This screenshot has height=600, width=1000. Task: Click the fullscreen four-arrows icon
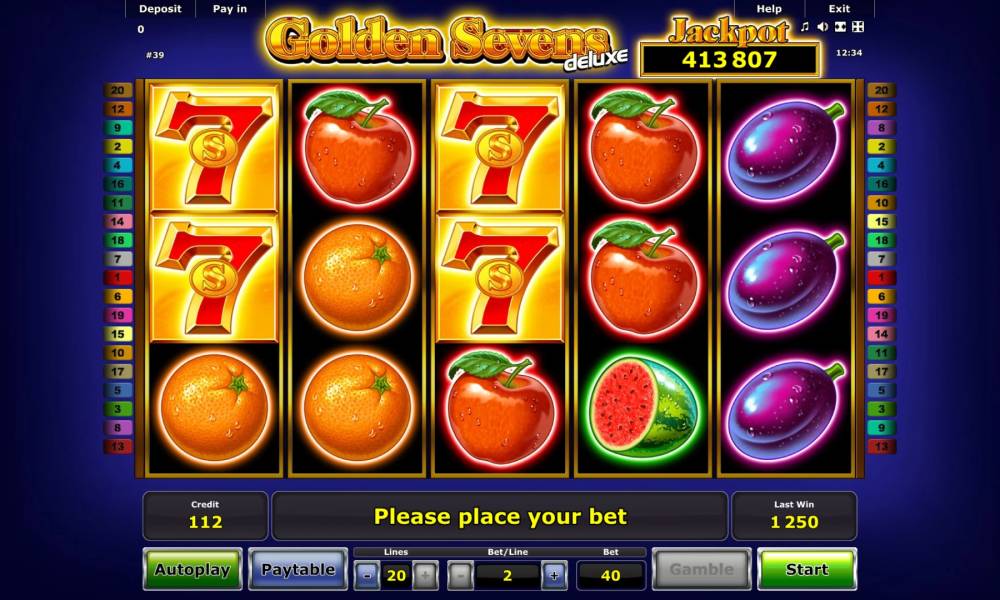click(857, 27)
